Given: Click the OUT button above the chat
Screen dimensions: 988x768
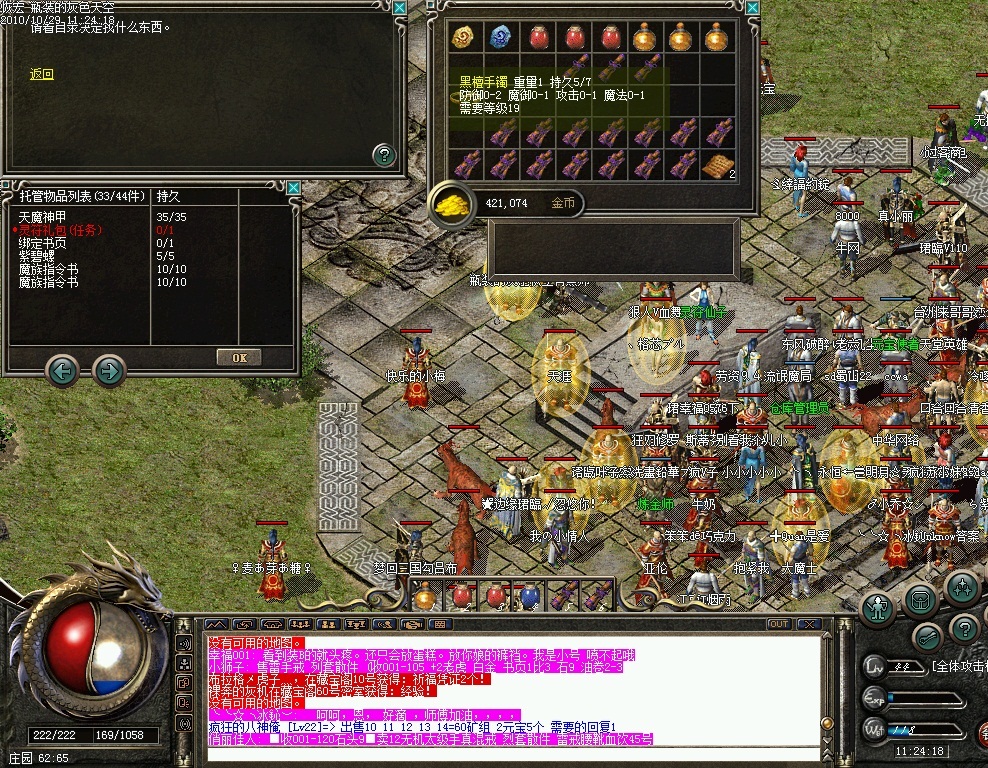Looking at the screenshot, I should [x=777, y=624].
